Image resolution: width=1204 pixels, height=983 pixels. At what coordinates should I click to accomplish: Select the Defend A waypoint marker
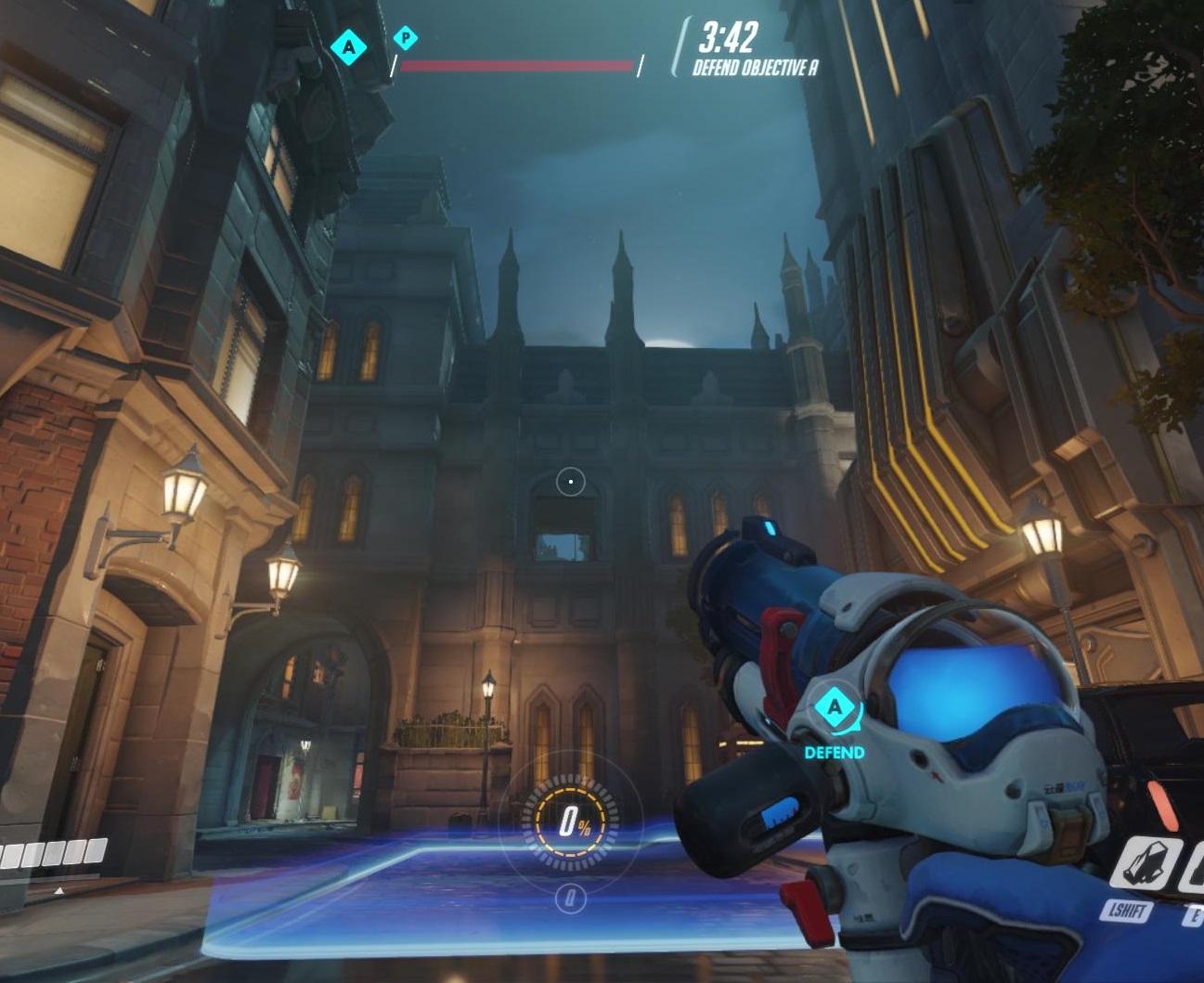(x=835, y=709)
